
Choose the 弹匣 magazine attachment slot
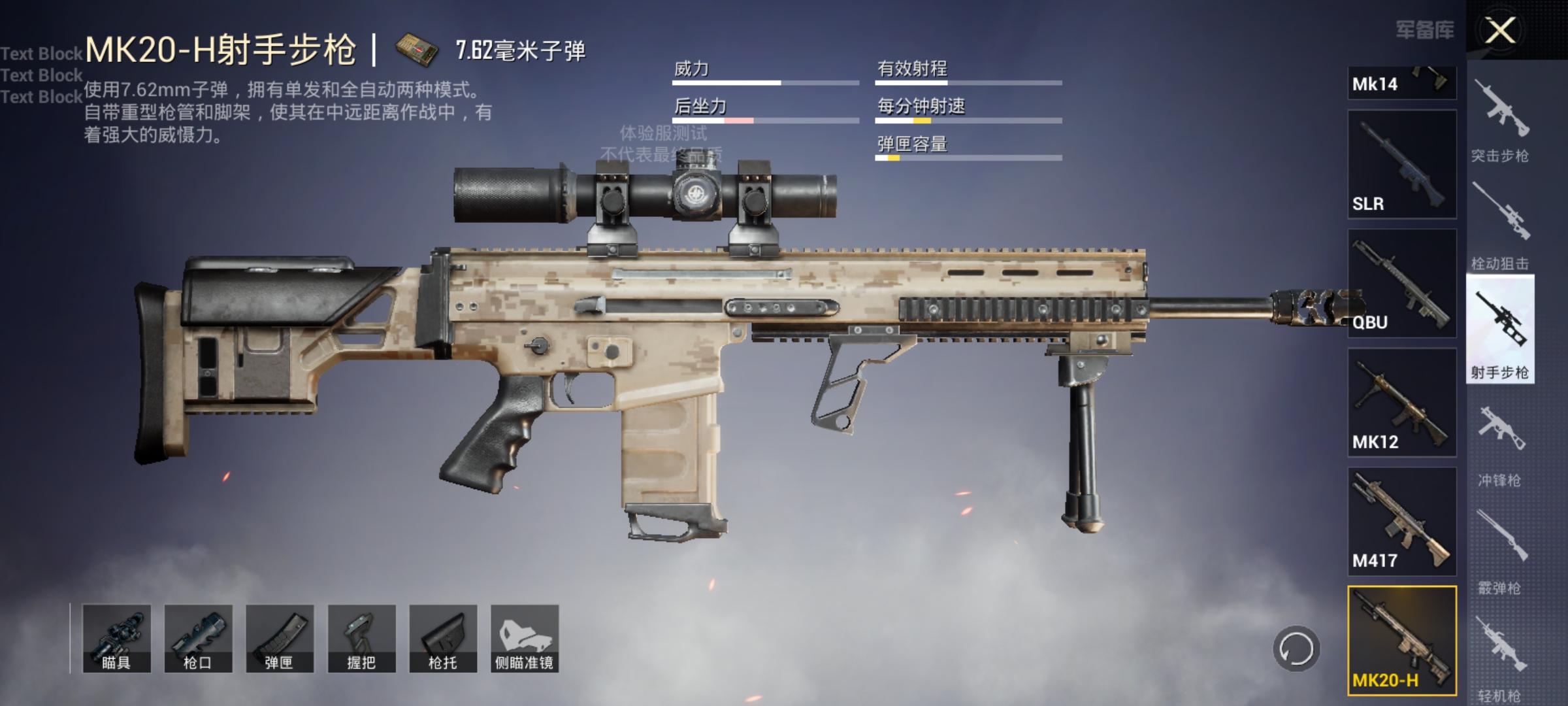click(x=280, y=639)
